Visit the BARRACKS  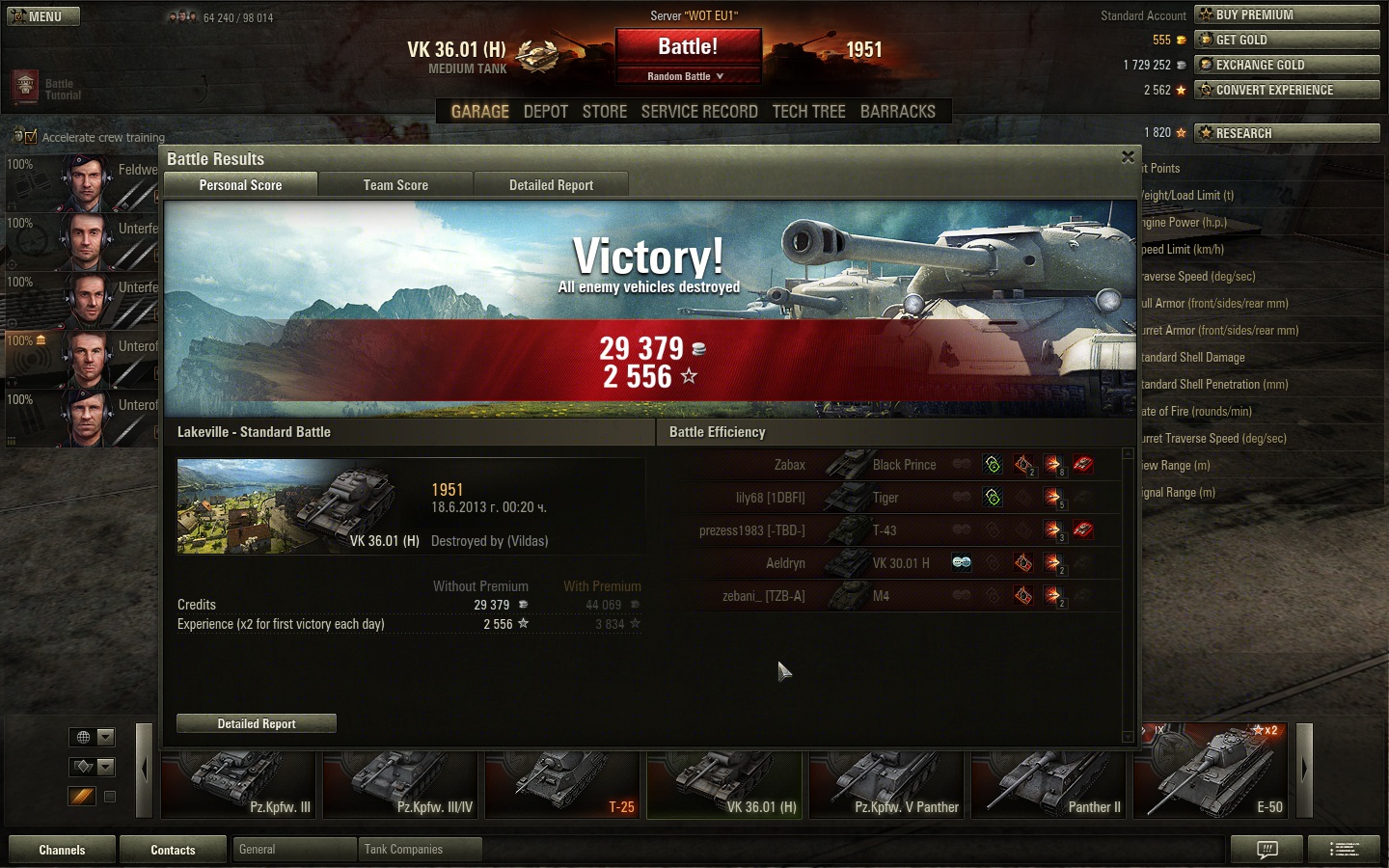[897, 112]
